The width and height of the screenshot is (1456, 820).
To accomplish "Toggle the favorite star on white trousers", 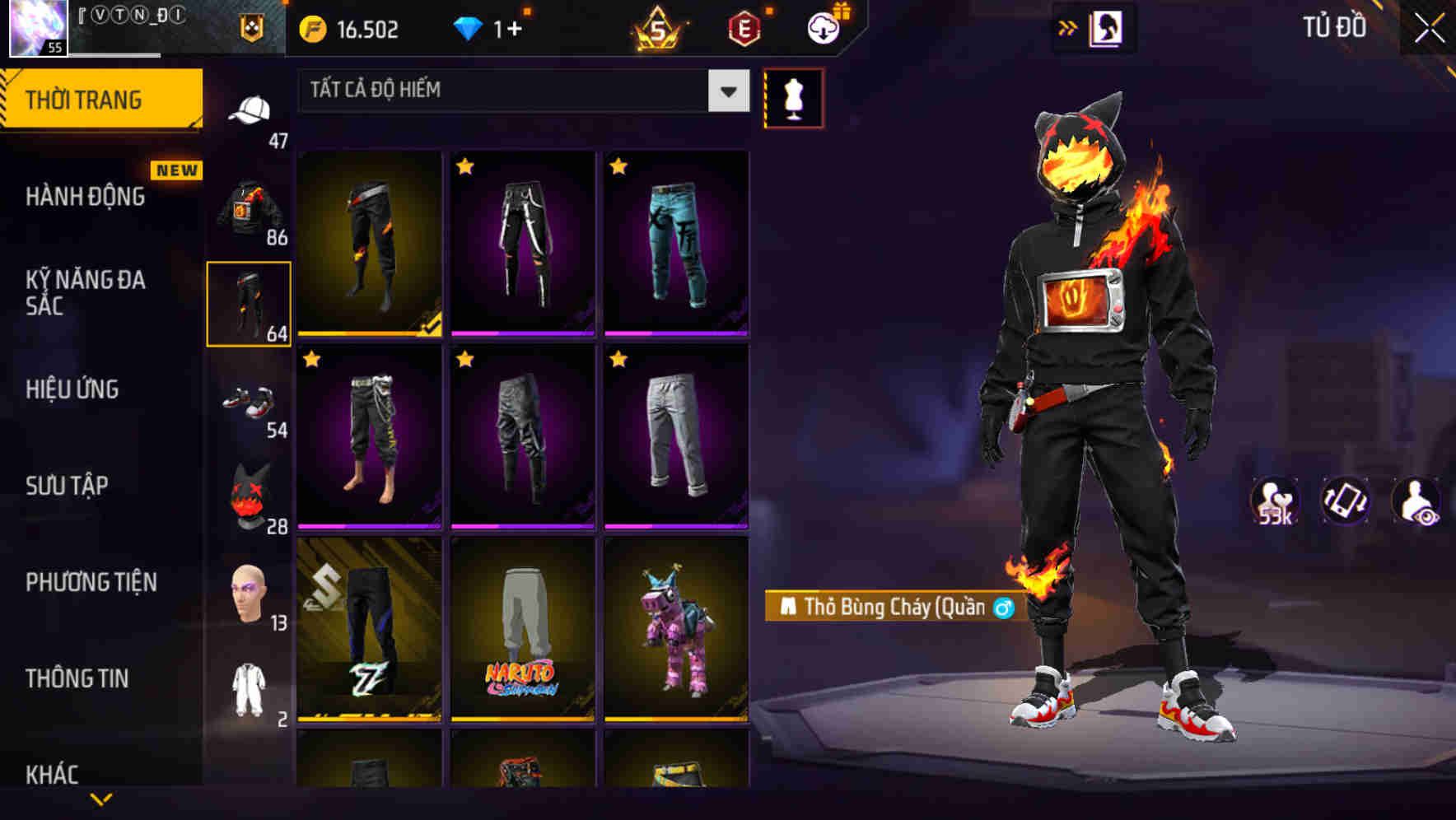I will pyautogui.click(x=618, y=359).
